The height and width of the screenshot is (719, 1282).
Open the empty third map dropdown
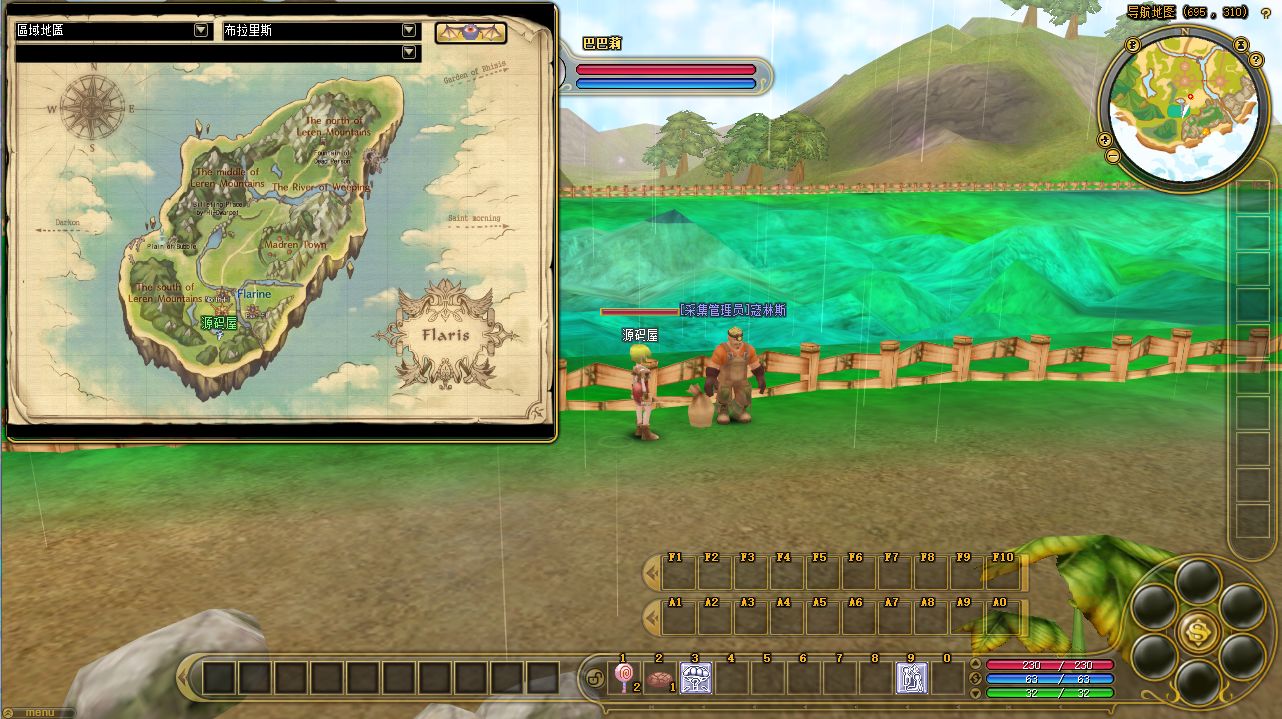pyautogui.click(x=408, y=52)
